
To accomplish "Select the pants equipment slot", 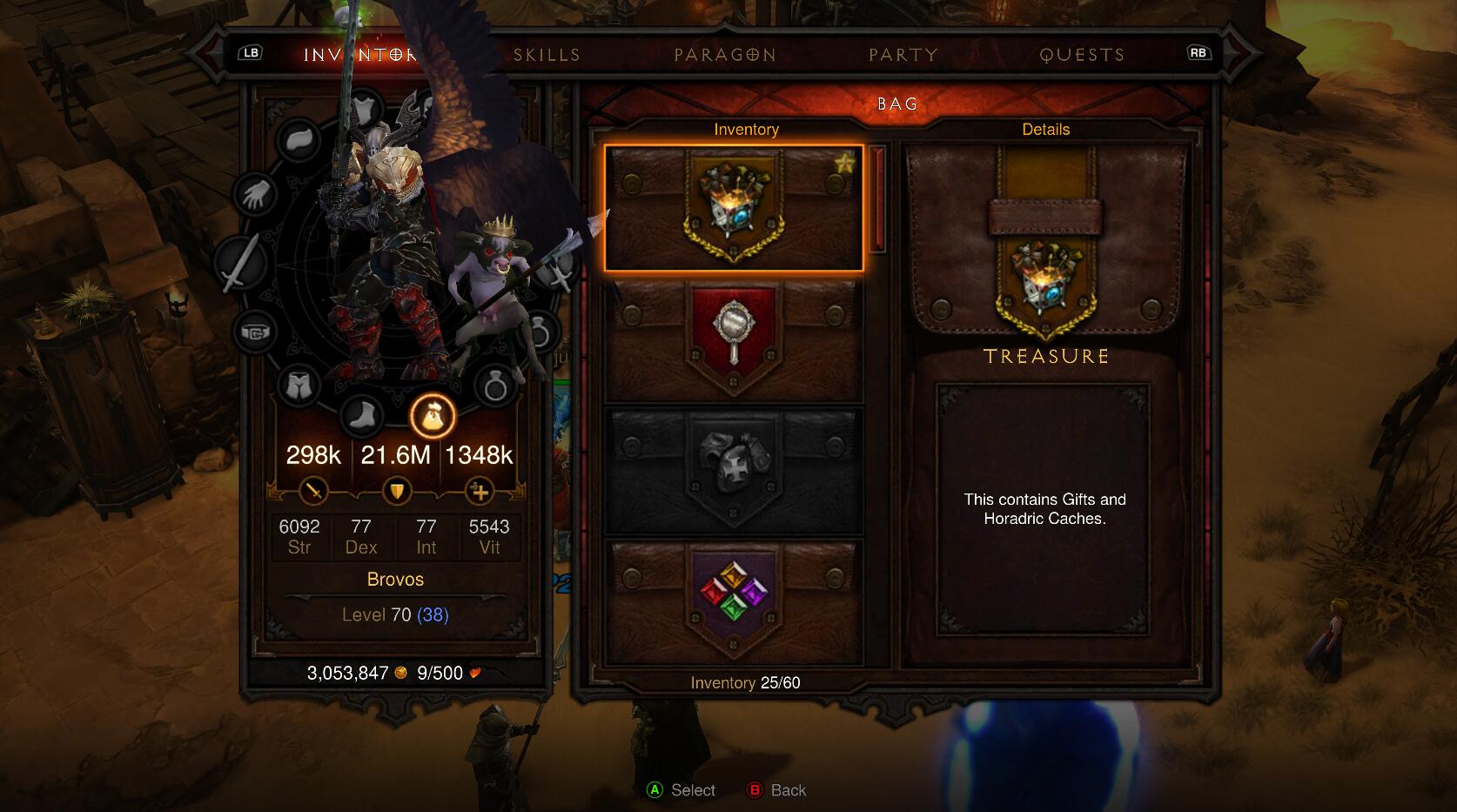I will click(x=299, y=385).
